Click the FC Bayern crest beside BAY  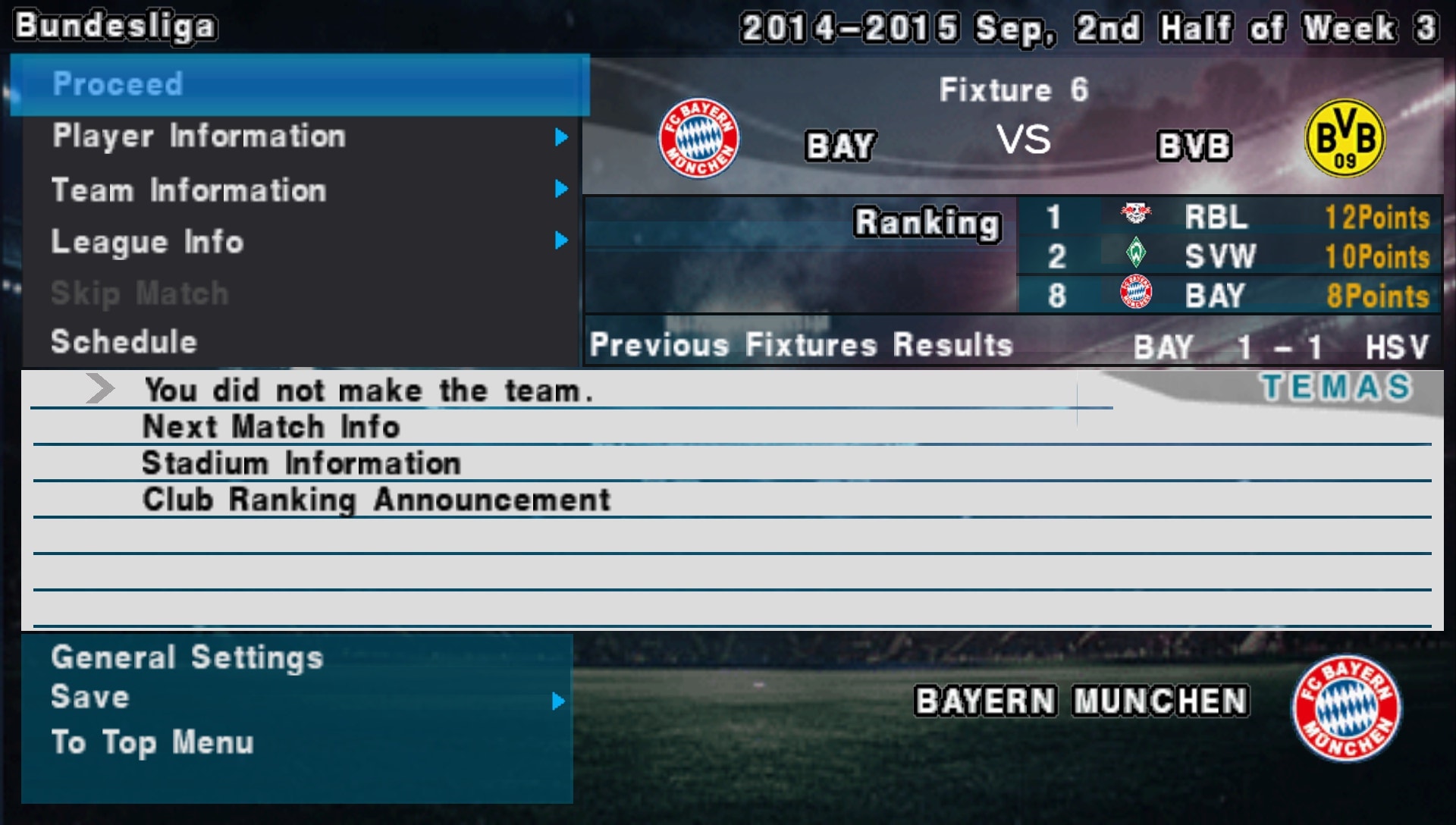pos(700,138)
